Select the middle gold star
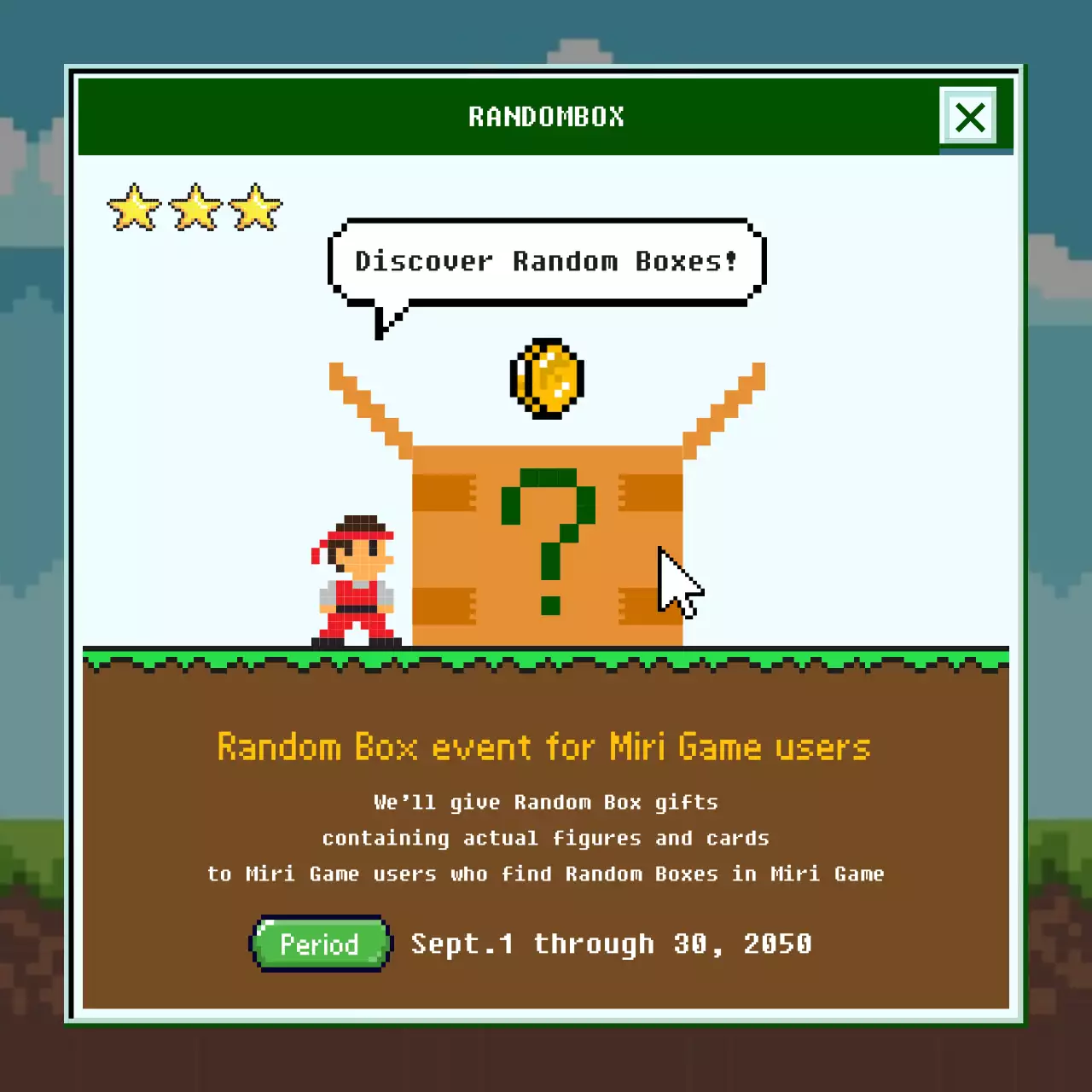 click(x=195, y=207)
